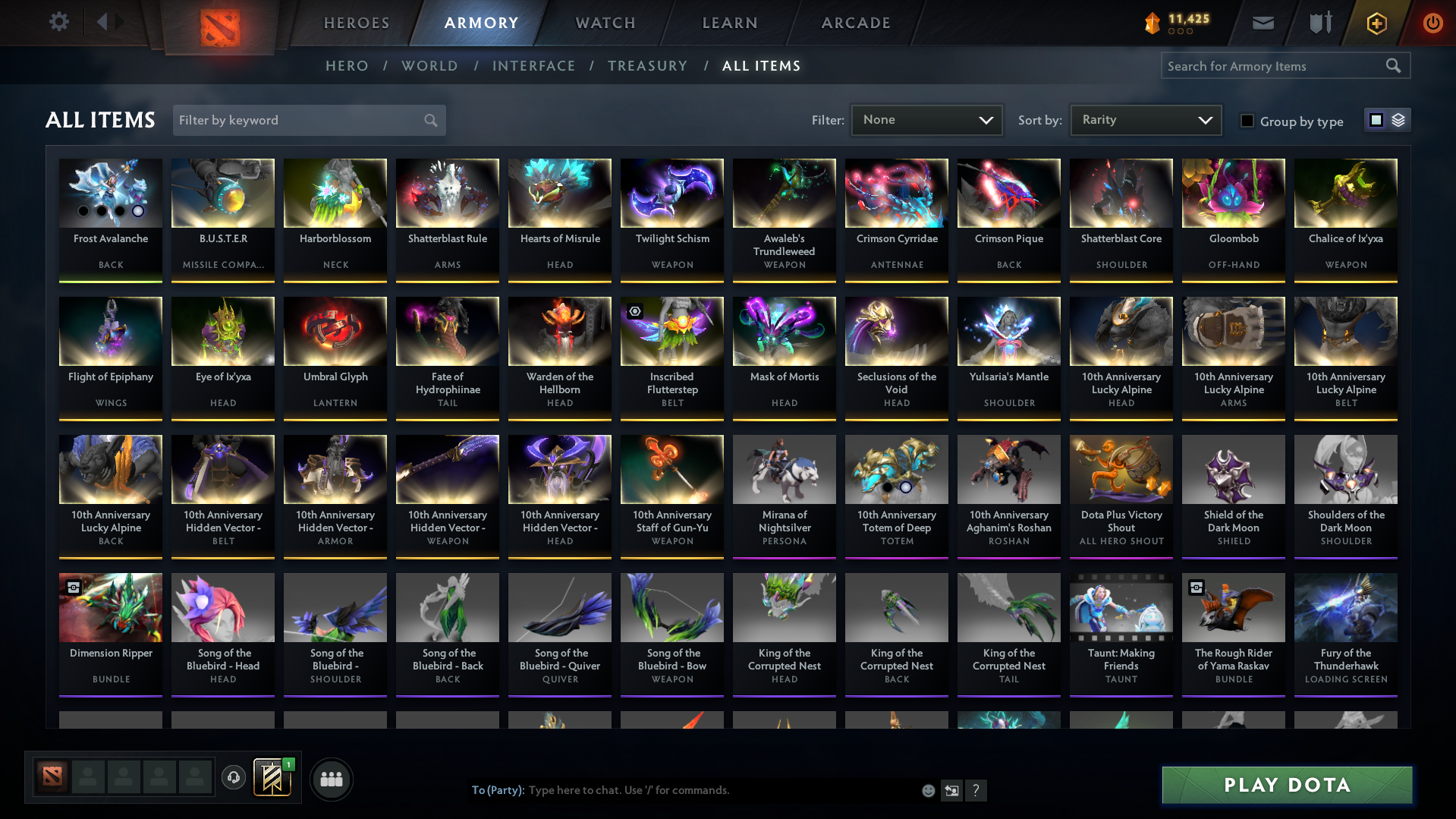Open the emoticon picker in chat
The height and width of the screenshot is (819, 1456).
[x=928, y=790]
